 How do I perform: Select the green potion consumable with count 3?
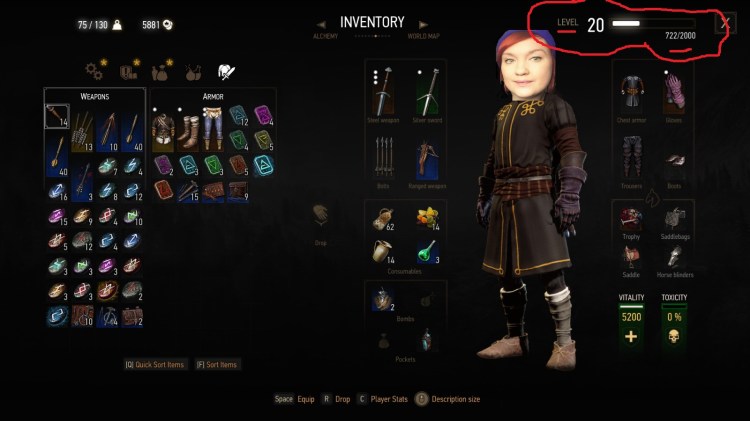[428, 250]
